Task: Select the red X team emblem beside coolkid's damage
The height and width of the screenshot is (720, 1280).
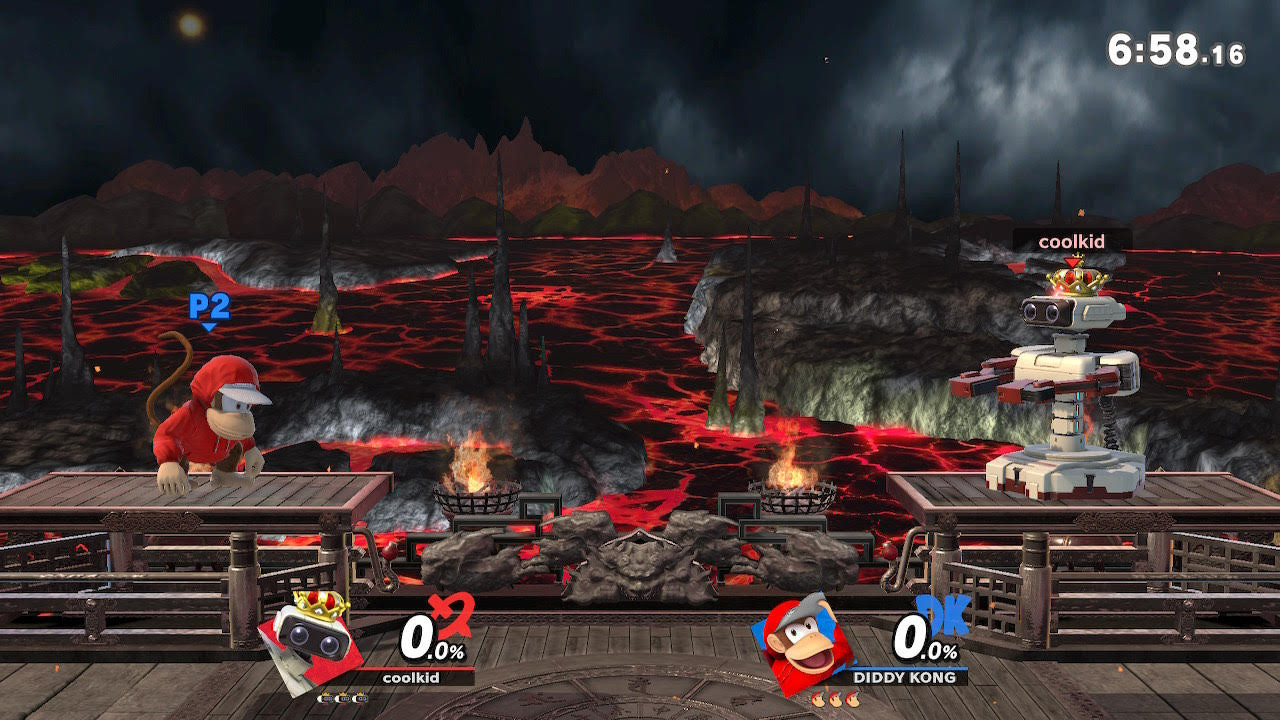Action: pos(453,612)
